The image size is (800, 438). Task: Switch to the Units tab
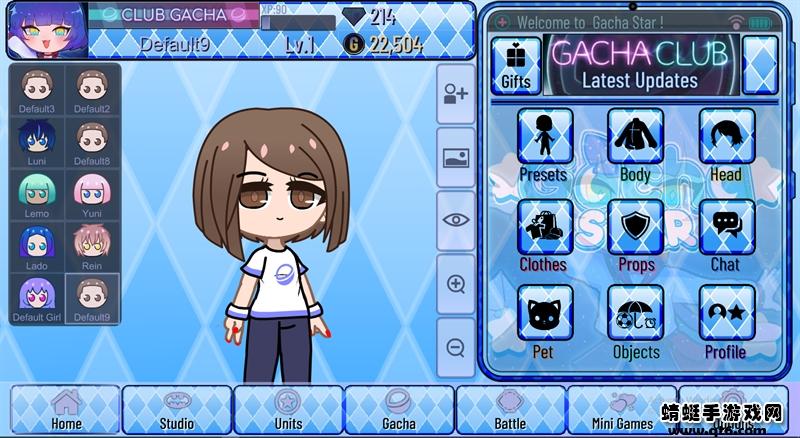click(x=288, y=410)
